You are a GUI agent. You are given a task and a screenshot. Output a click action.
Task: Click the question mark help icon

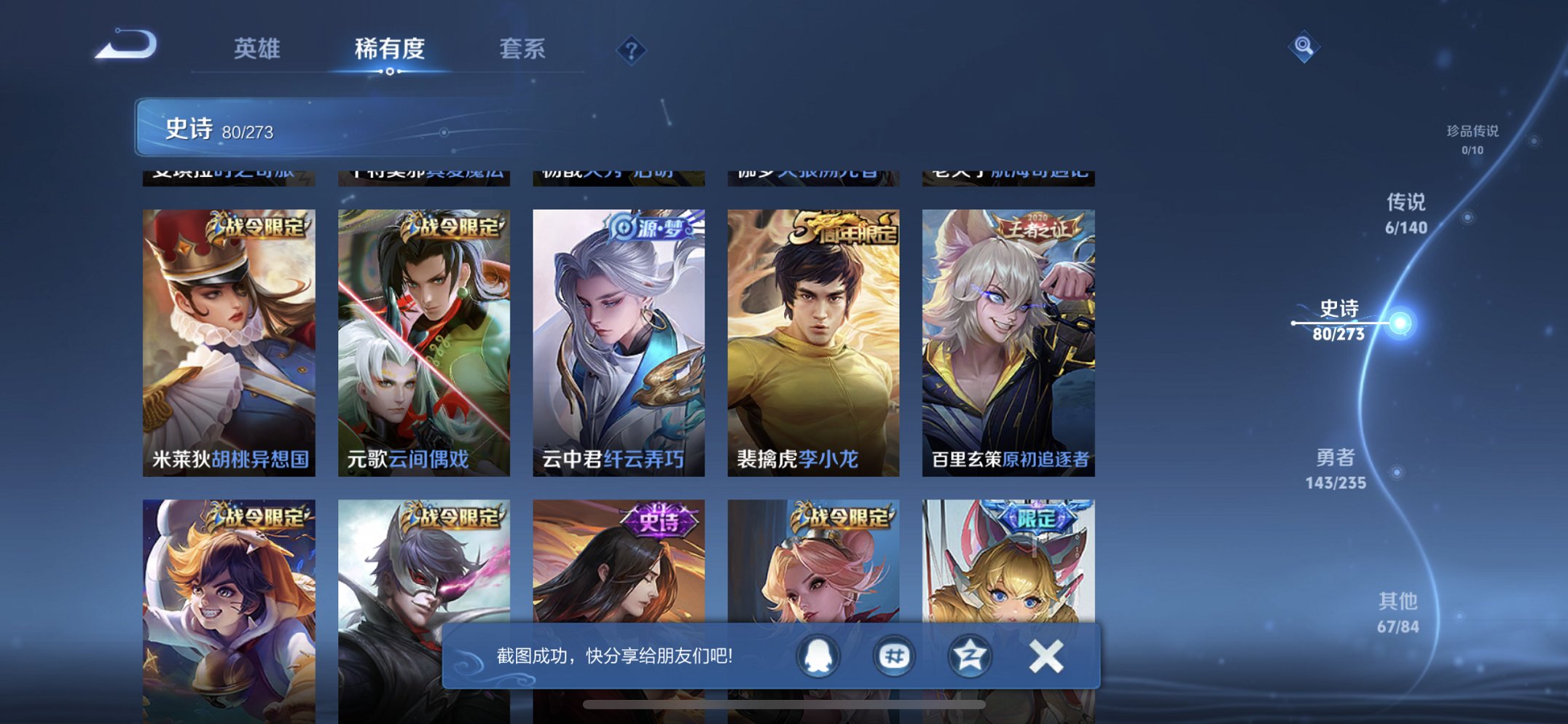[x=631, y=50]
